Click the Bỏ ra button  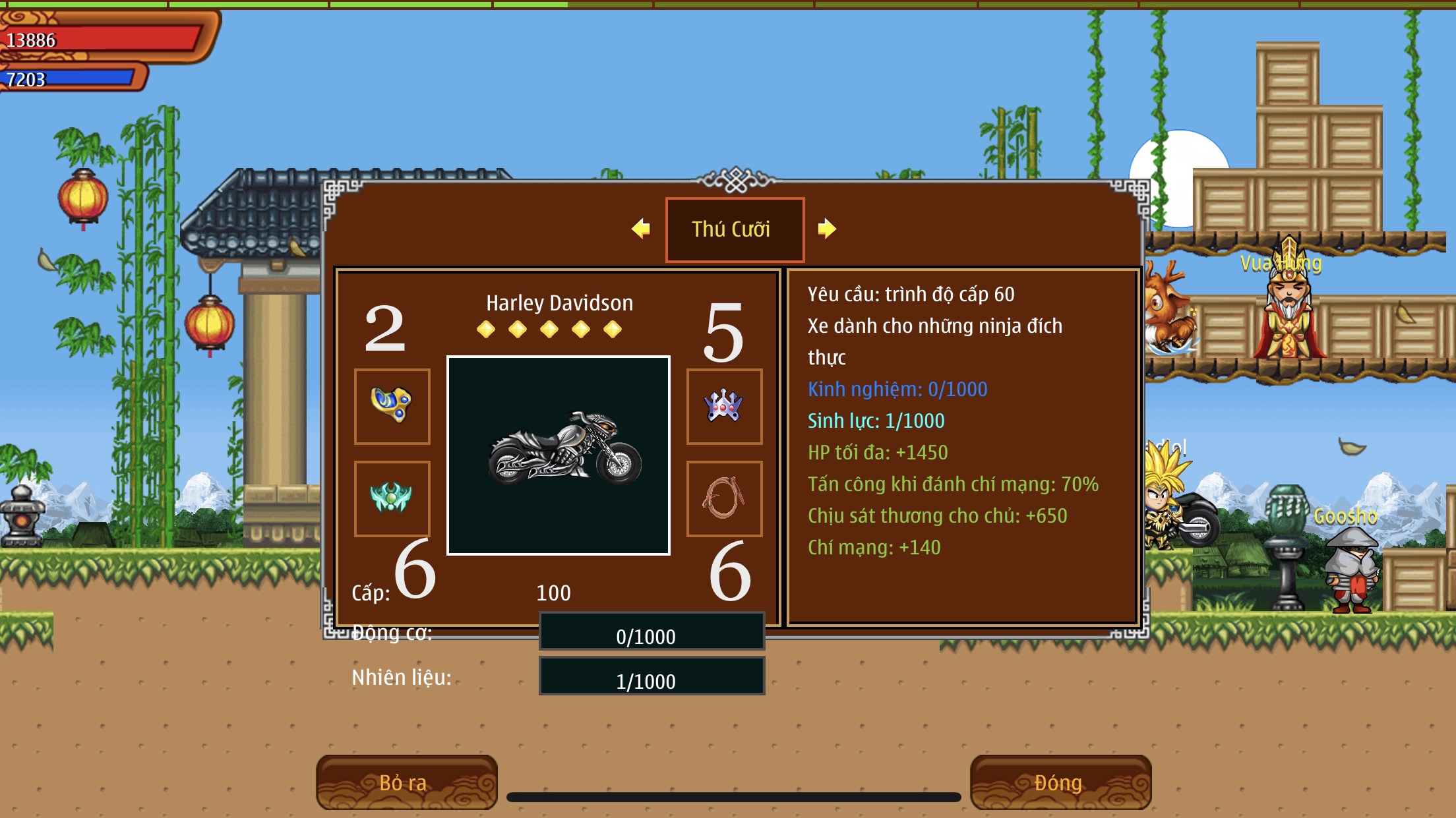pos(406,782)
